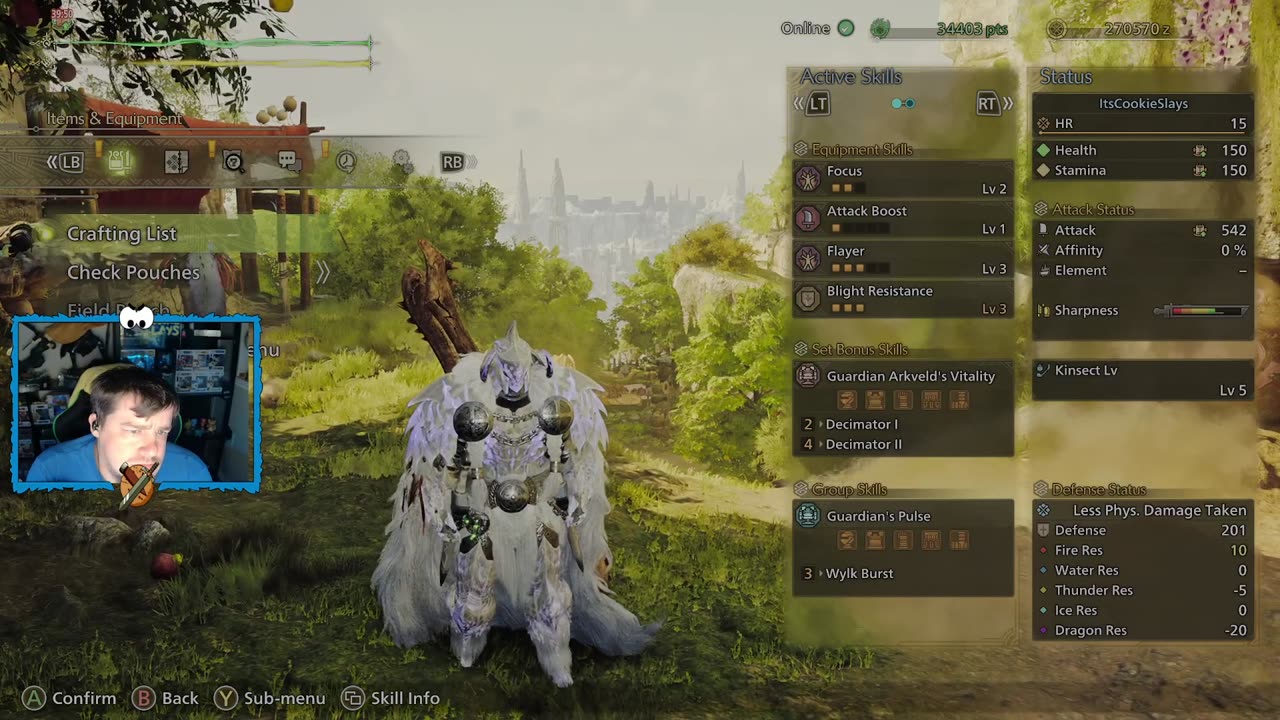Open the map tab icon
This screenshot has height=720, width=1280.
coord(177,162)
